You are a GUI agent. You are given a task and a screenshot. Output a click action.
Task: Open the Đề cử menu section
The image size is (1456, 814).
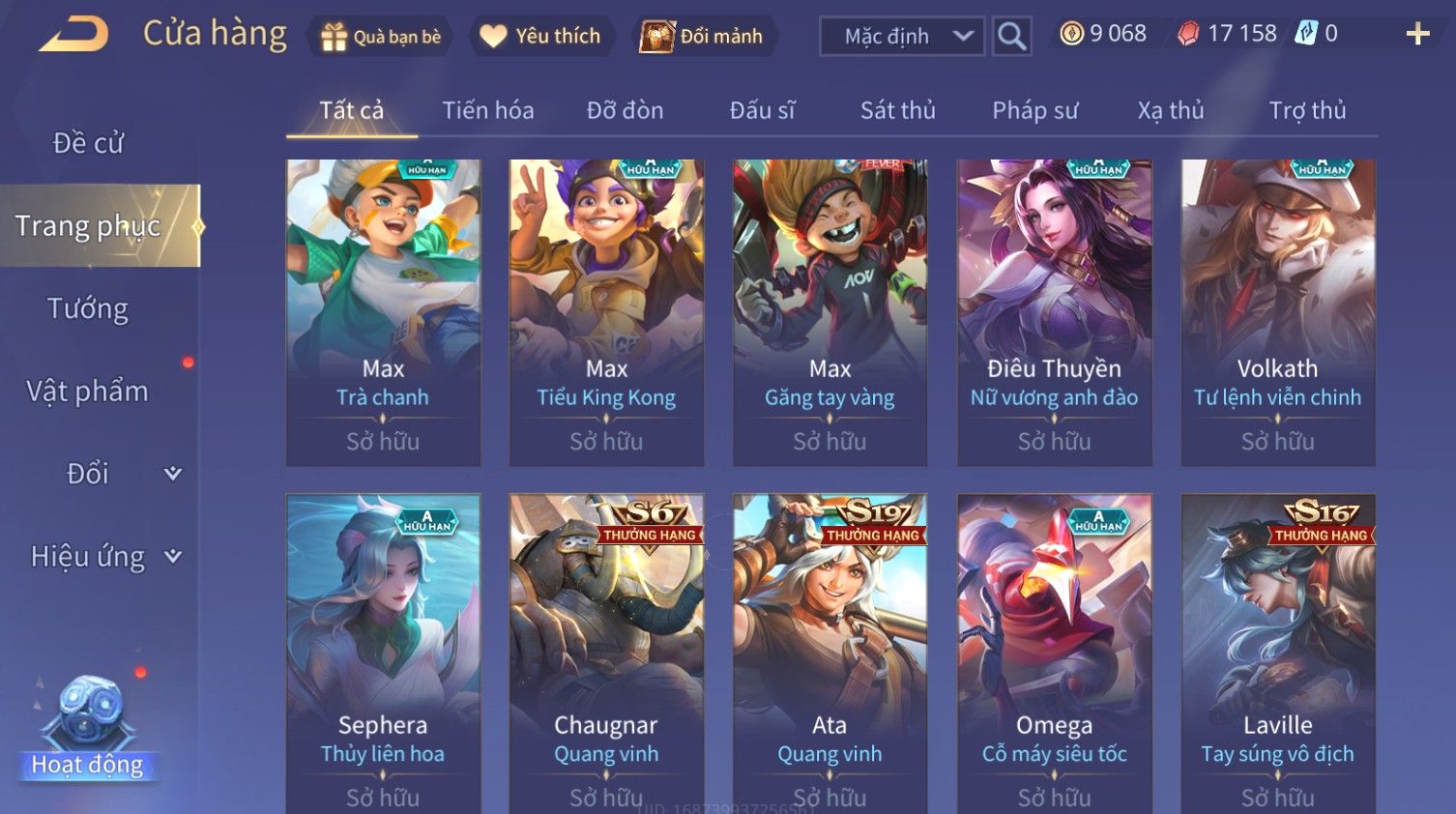point(88,143)
